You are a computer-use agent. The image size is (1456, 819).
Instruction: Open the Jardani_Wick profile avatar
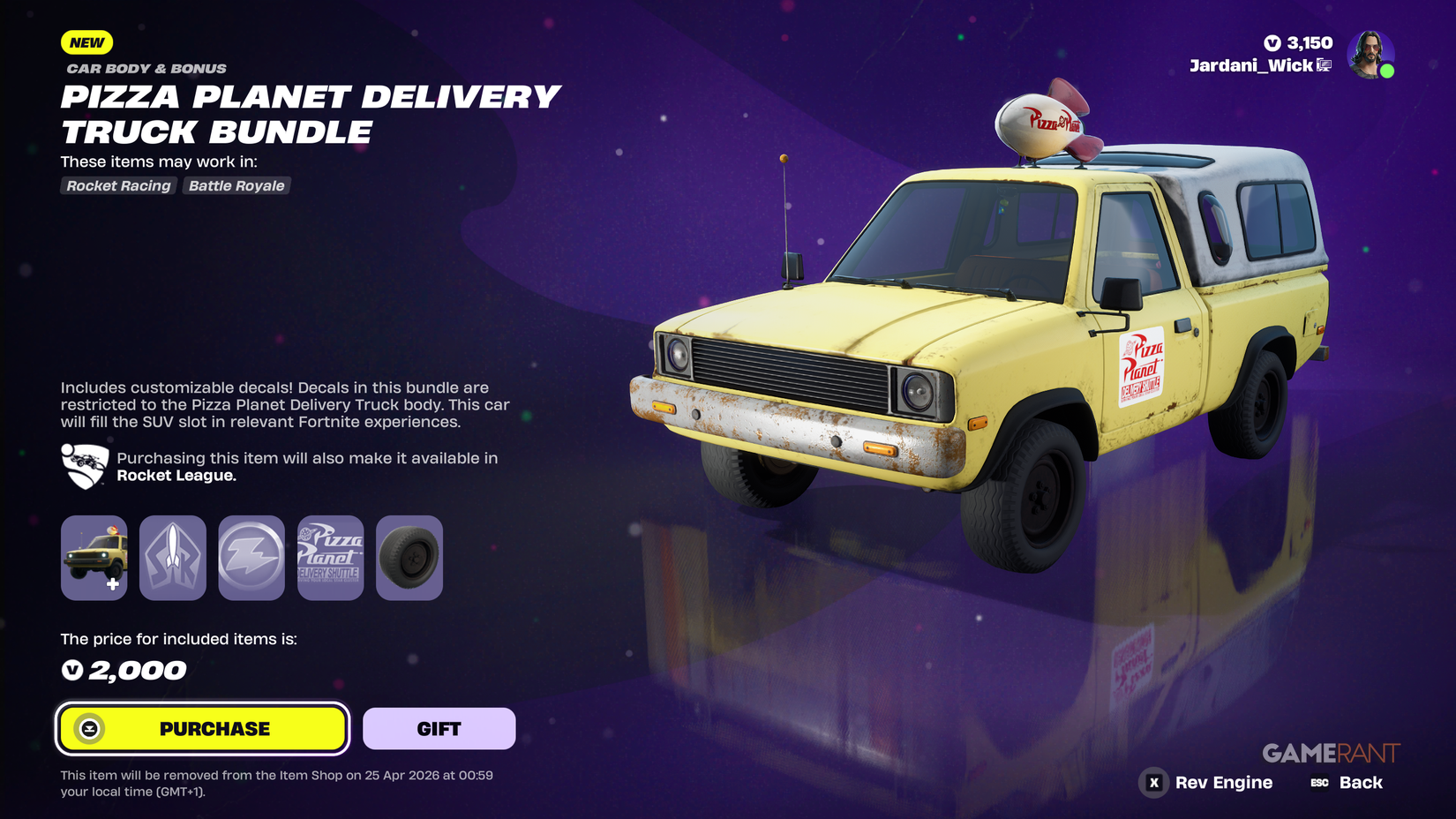[1371, 56]
